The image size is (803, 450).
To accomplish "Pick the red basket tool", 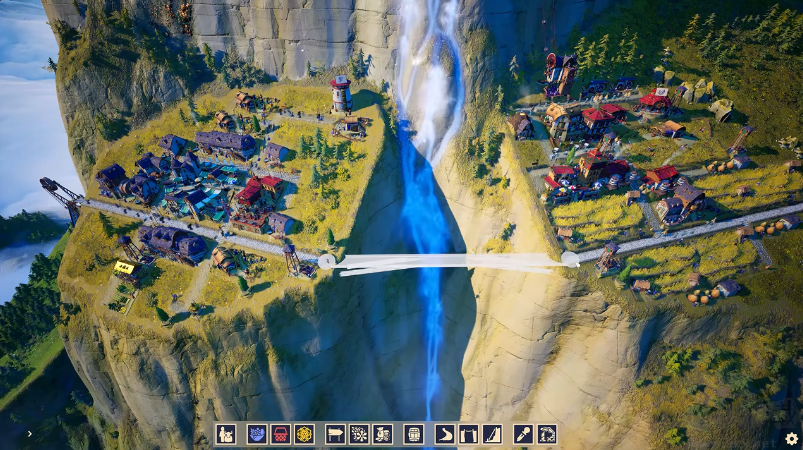I will [281, 434].
